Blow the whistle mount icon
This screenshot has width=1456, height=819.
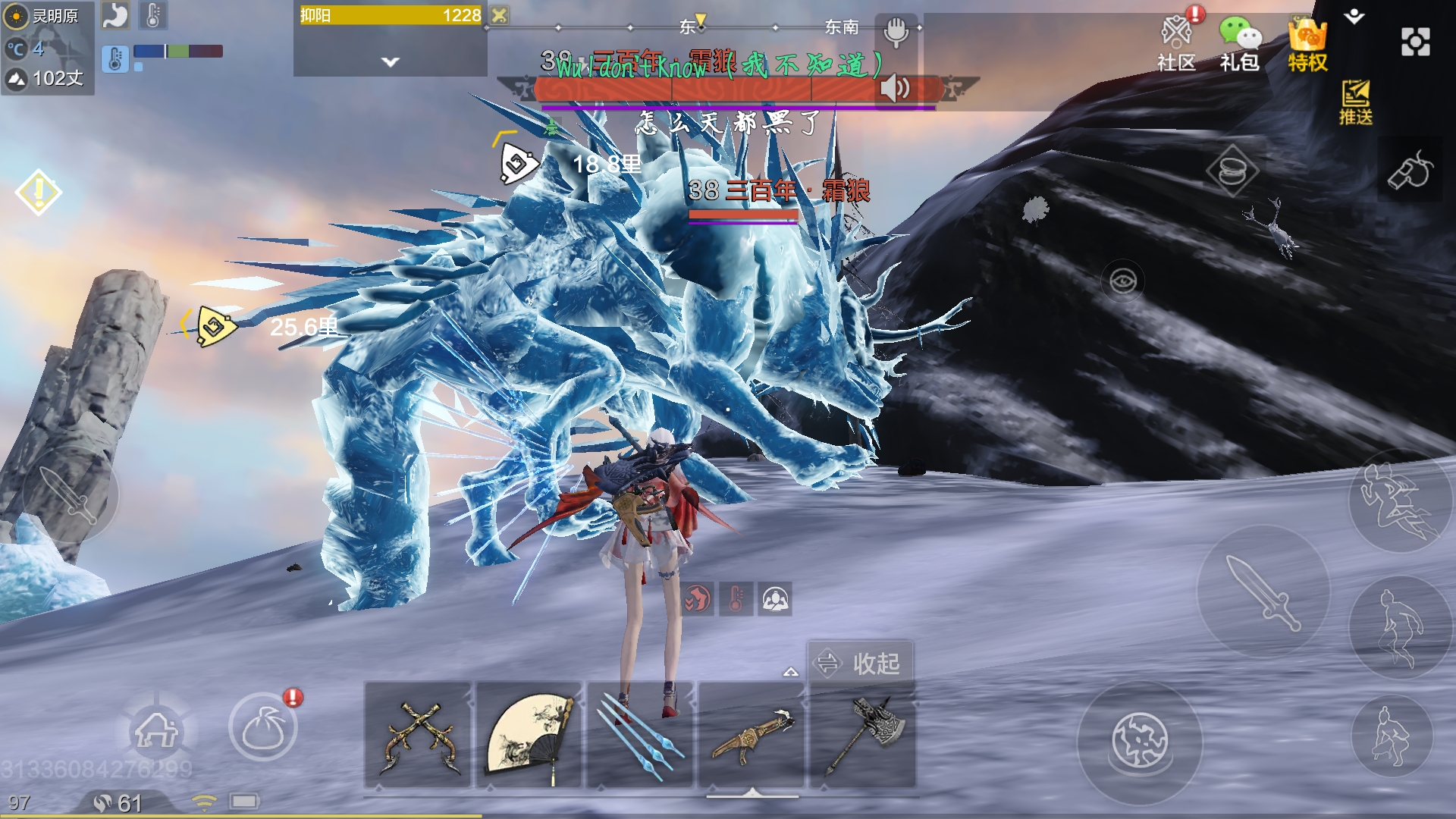1410,171
